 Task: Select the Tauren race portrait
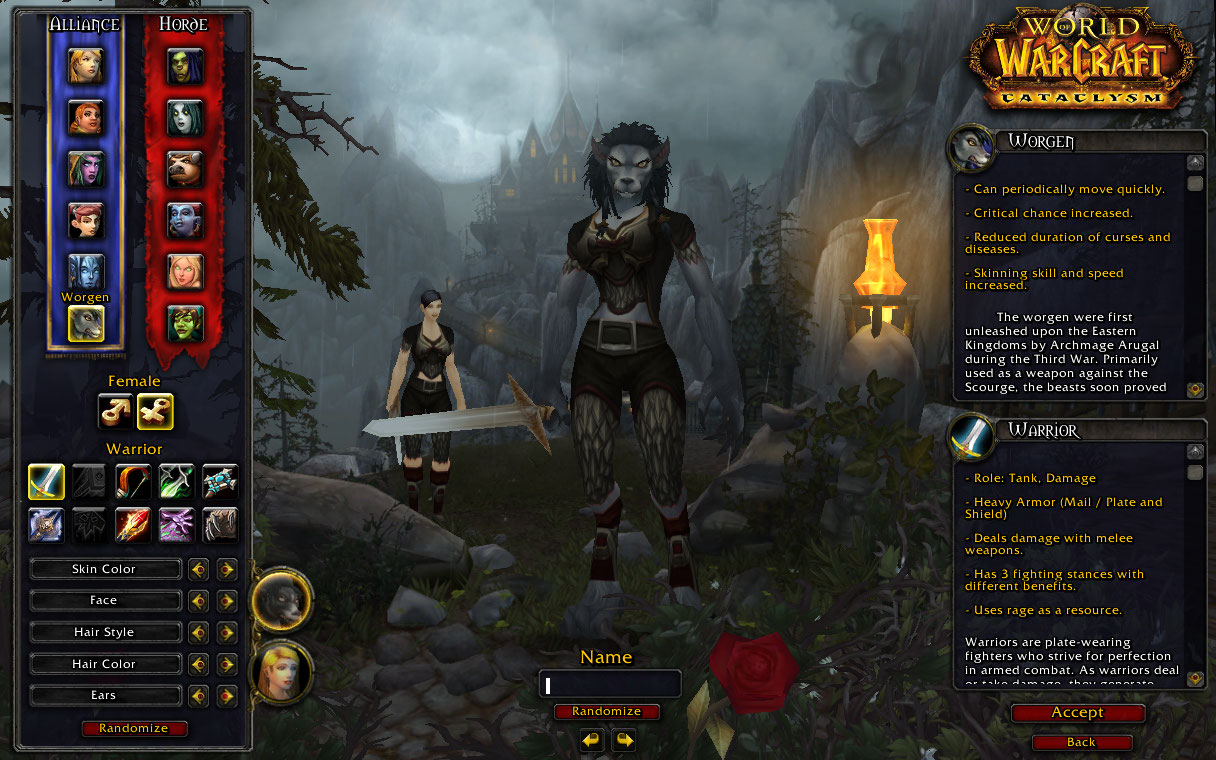185,168
